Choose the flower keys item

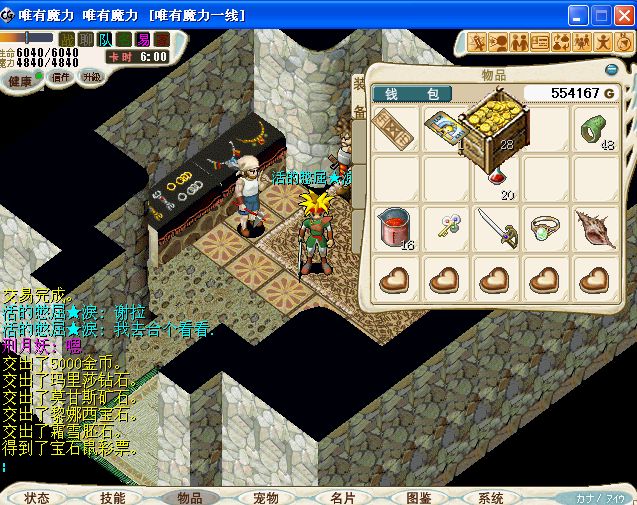[x=445, y=227]
